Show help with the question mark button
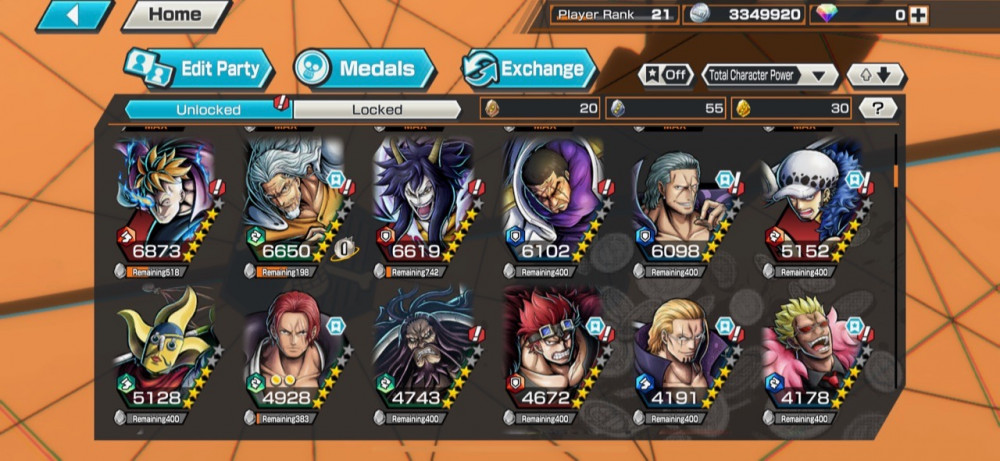This screenshot has height=461, width=1000. click(x=878, y=108)
